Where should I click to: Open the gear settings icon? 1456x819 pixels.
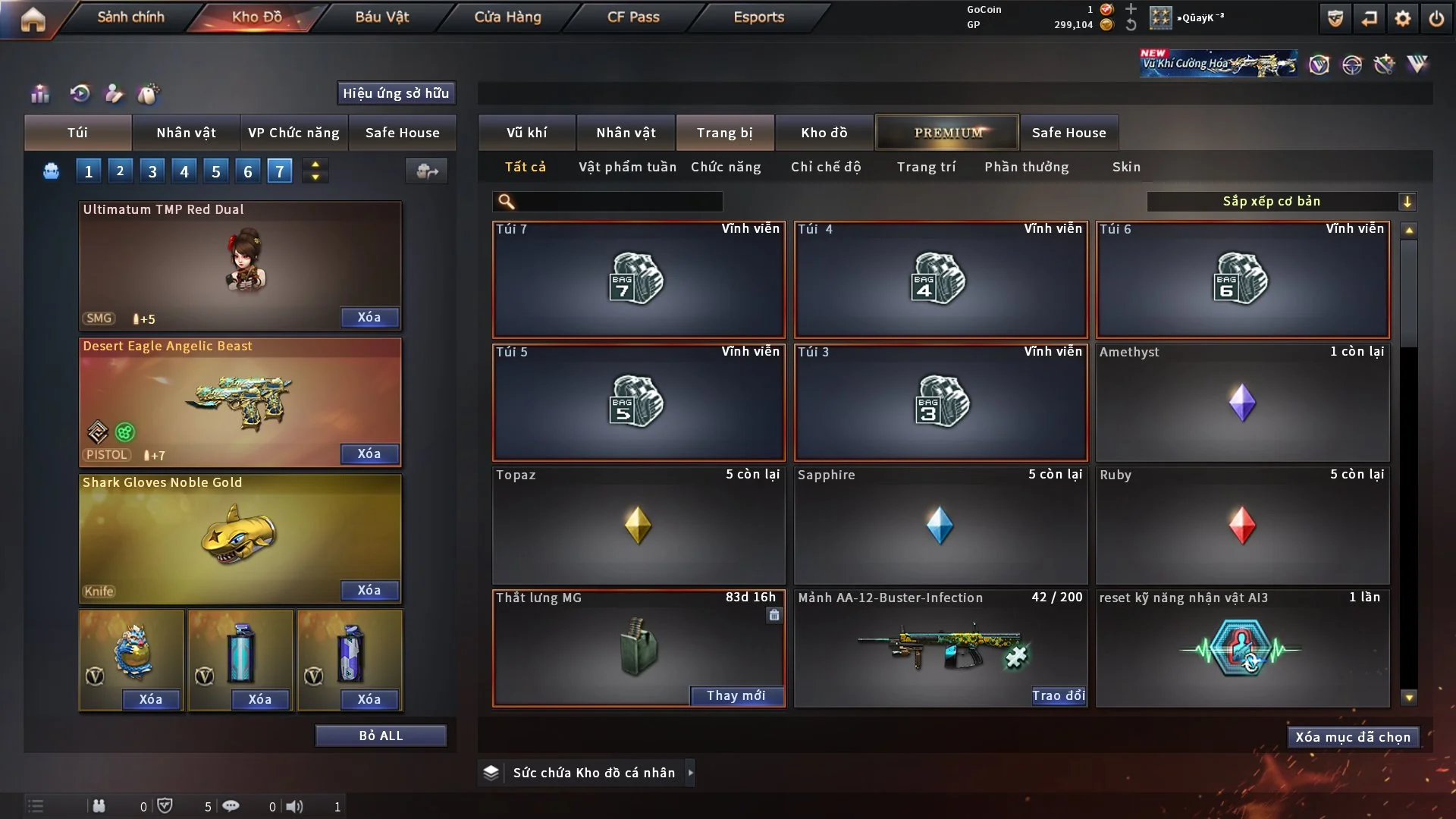click(x=1403, y=18)
